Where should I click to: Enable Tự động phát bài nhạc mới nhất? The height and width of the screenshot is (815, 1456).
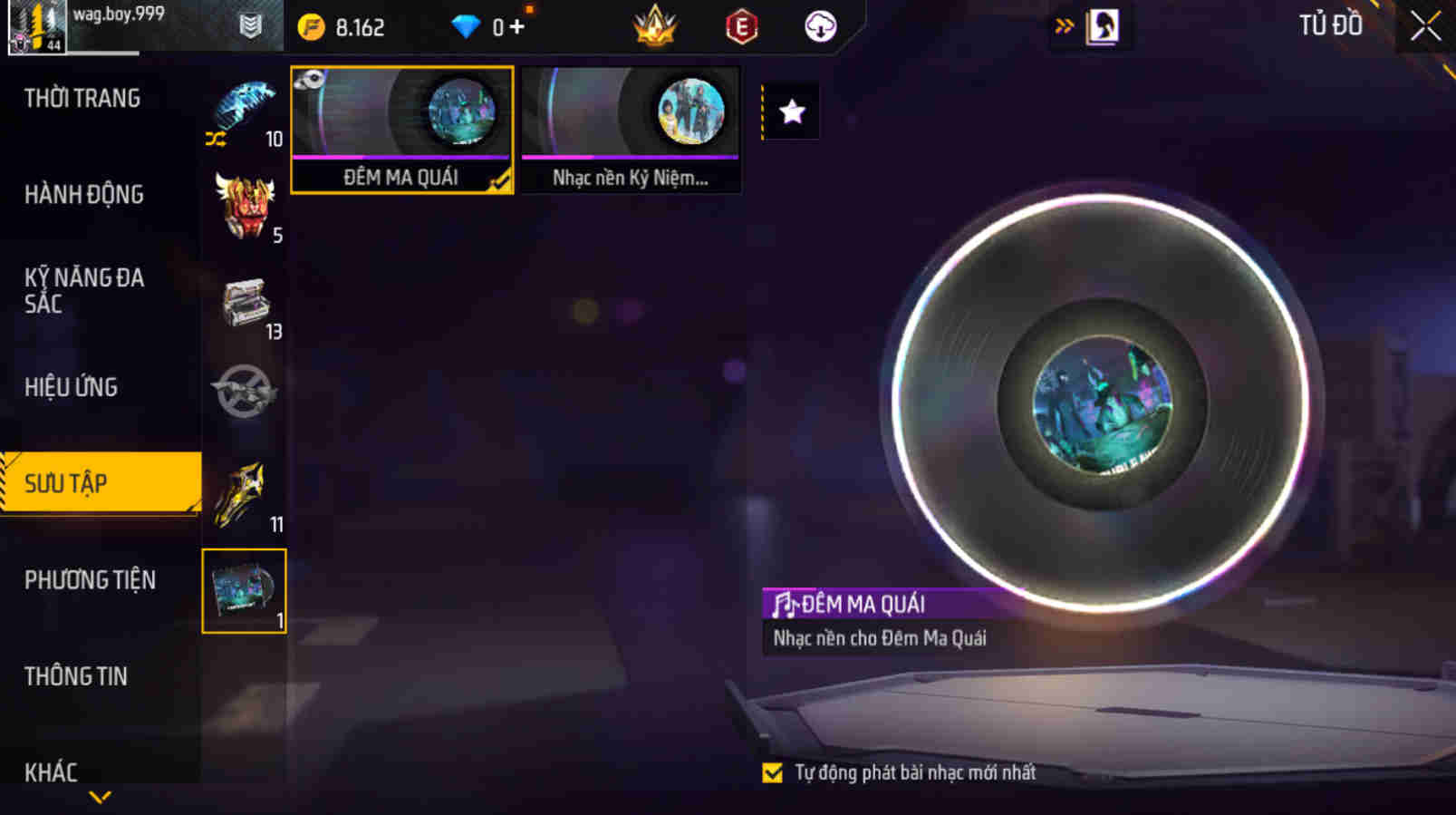(x=773, y=773)
